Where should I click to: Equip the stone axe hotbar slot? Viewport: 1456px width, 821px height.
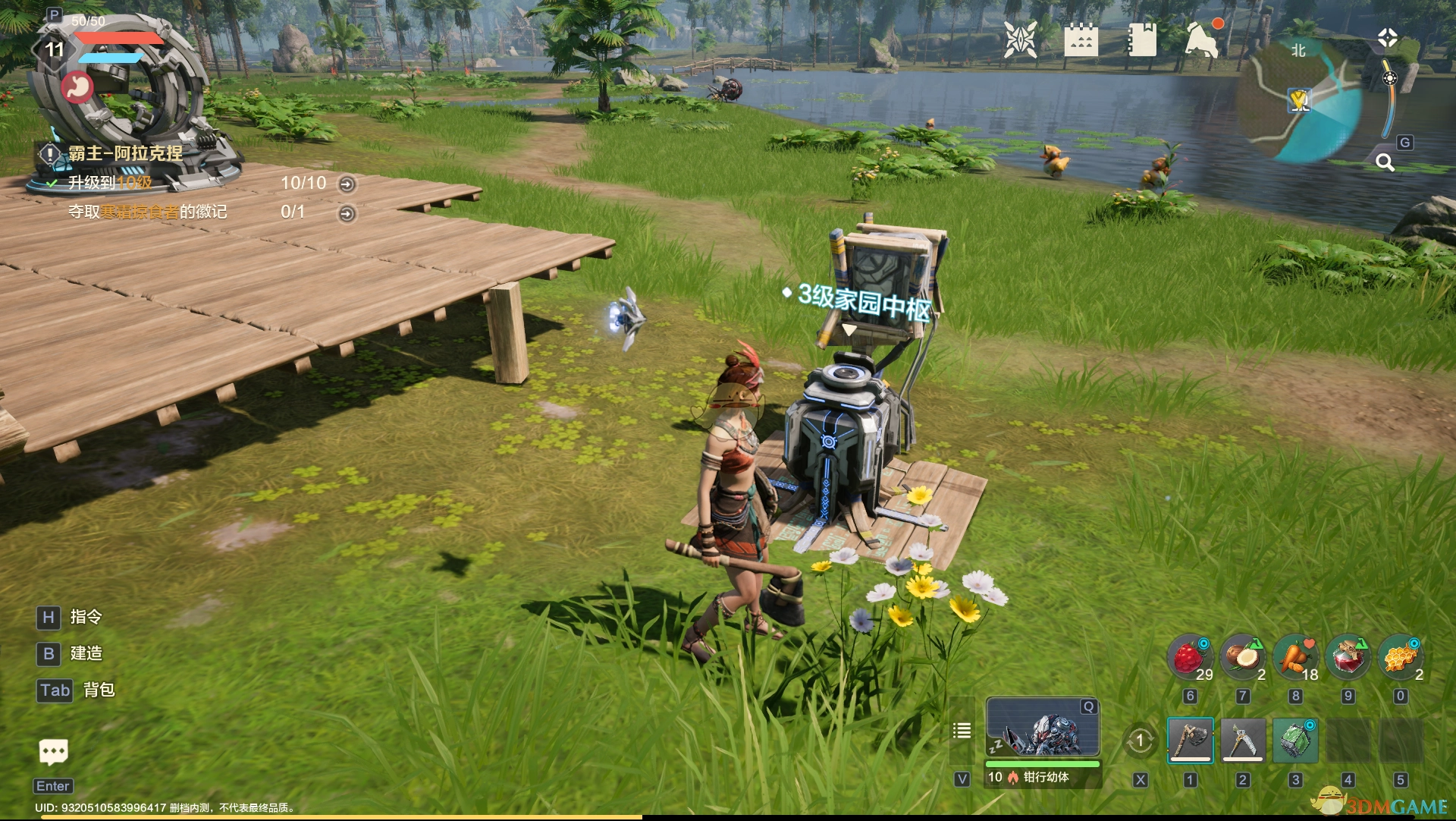click(1190, 740)
